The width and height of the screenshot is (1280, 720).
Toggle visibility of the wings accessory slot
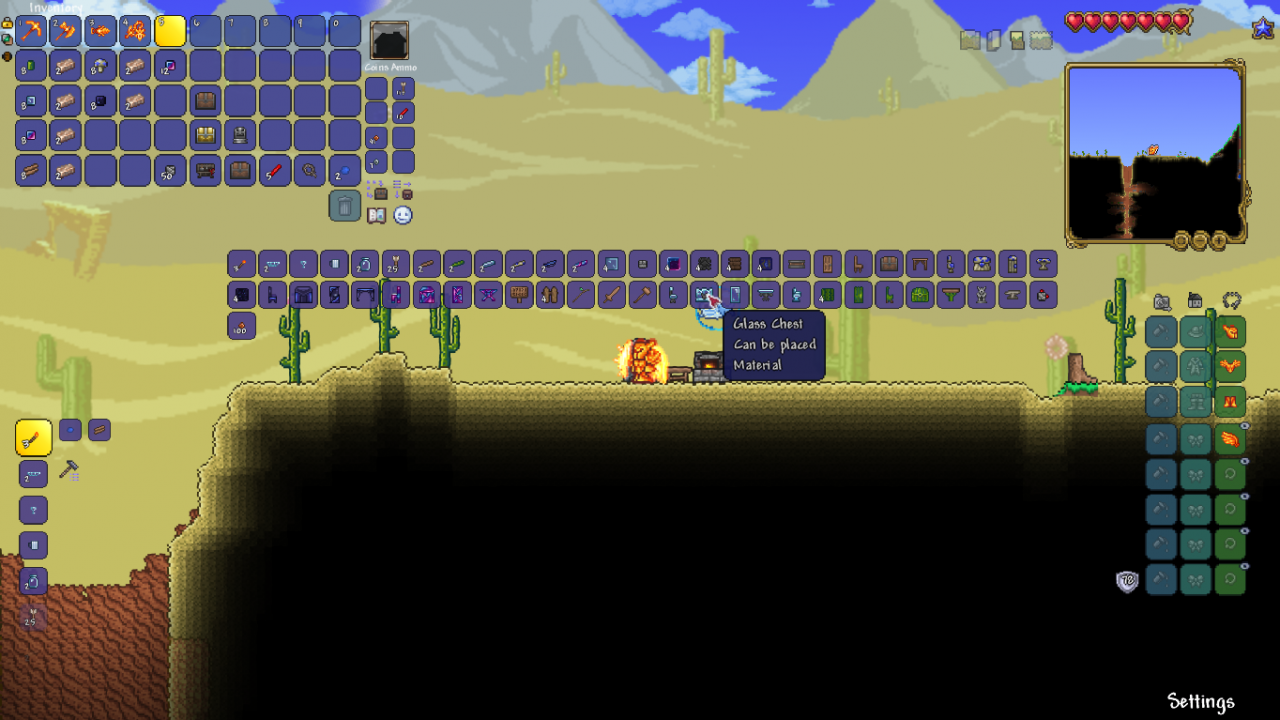pyautogui.click(x=1244, y=427)
